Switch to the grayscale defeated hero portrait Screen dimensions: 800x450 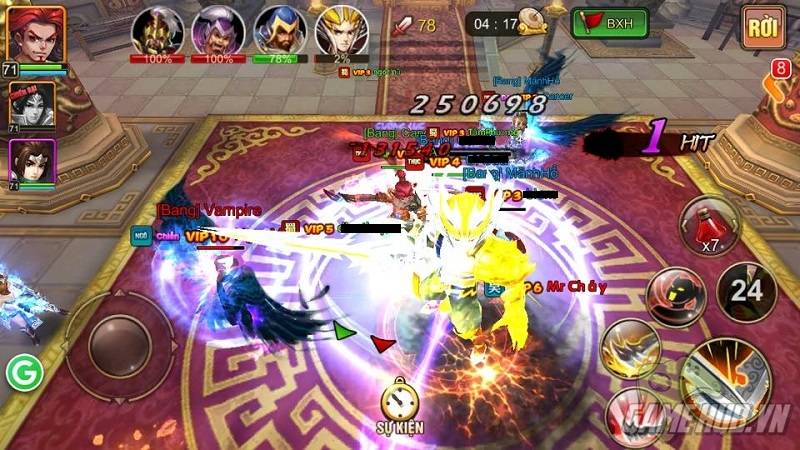pos(32,104)
